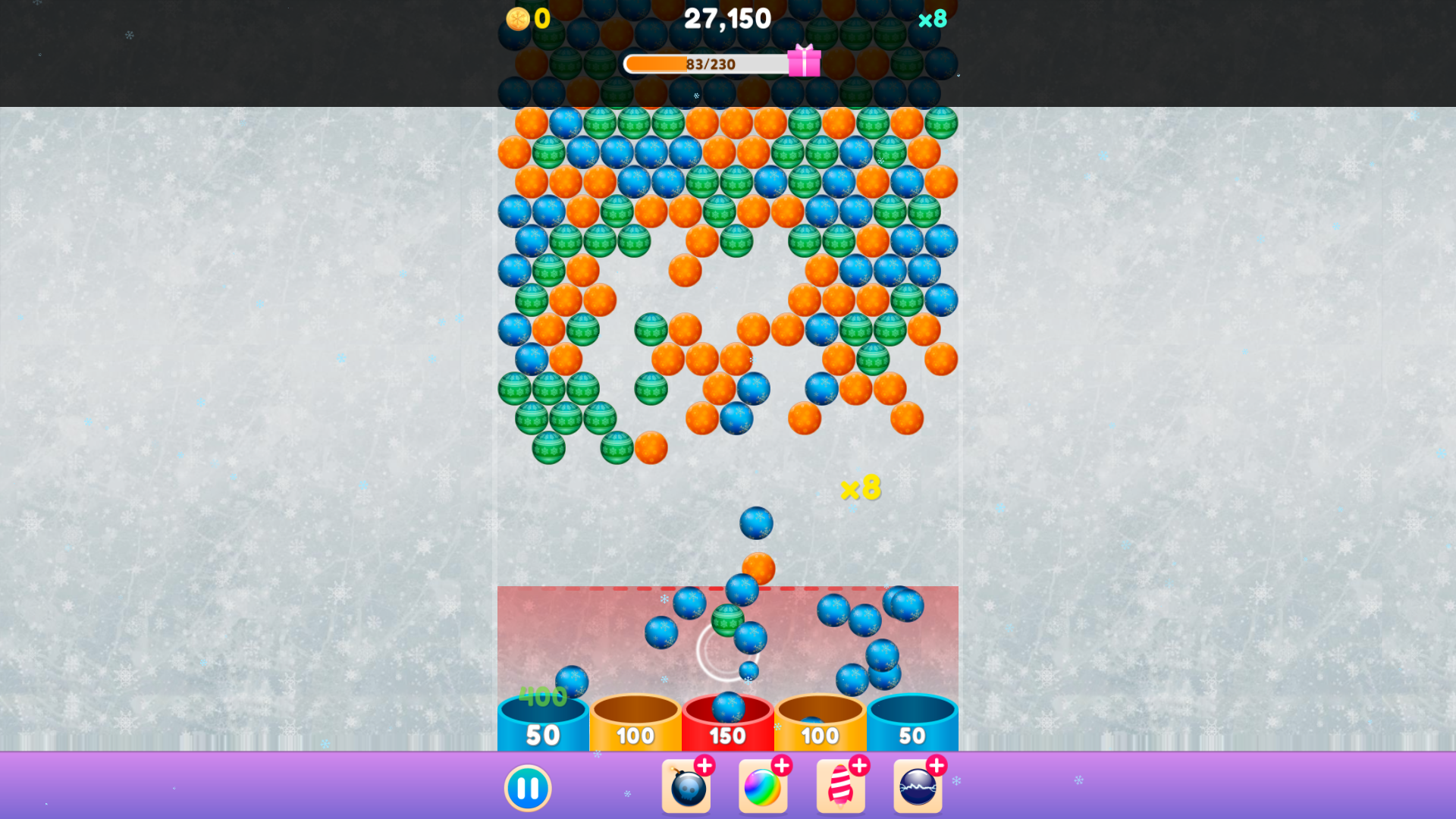Select the left blue 50 cup
Viewport: 1456px width, 819px height.
coord(543,734)
